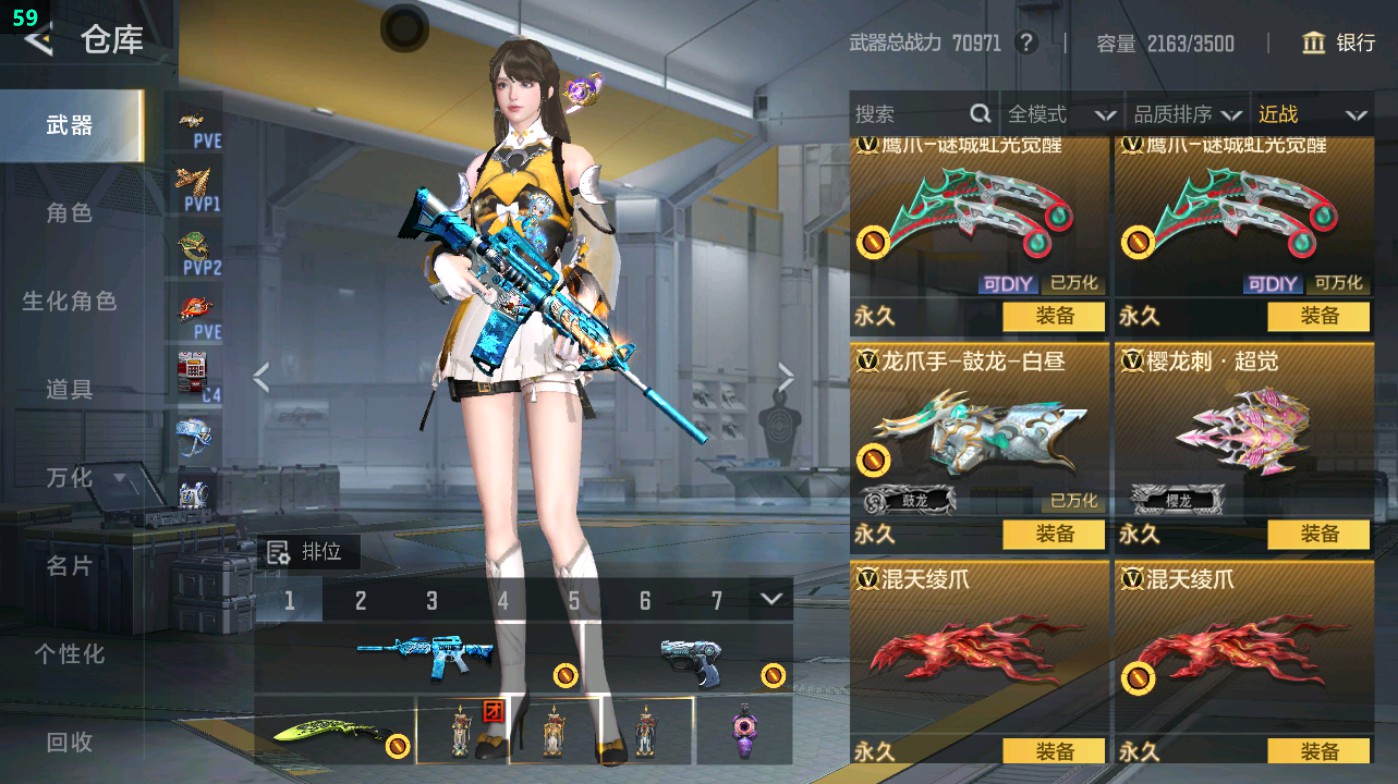Click the search magnifier icon
Image resolution: width=1398 pixels, height=784 pixels.
coord(978,114)
